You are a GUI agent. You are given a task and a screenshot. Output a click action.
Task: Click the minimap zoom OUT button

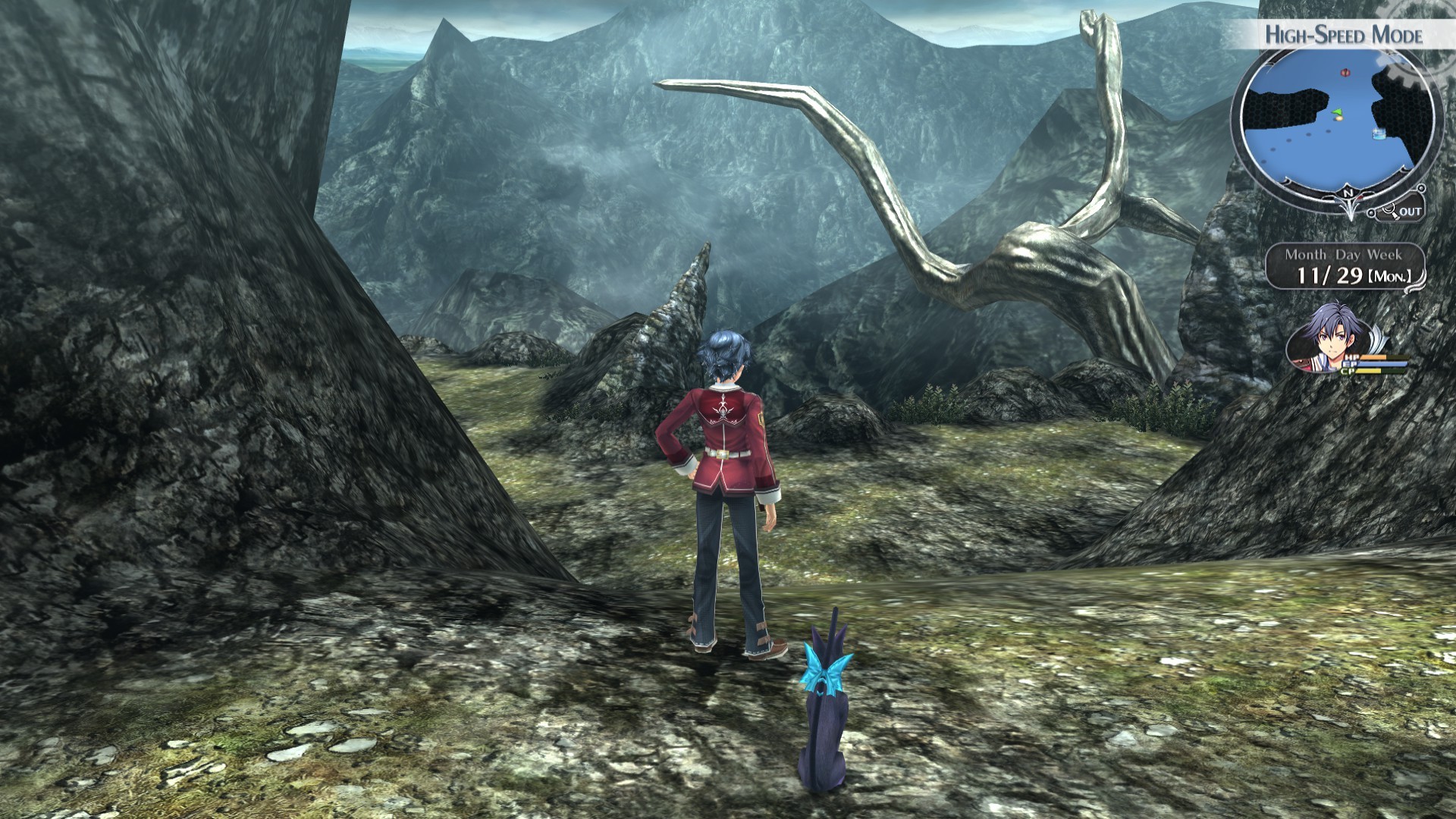[1403, 212]
